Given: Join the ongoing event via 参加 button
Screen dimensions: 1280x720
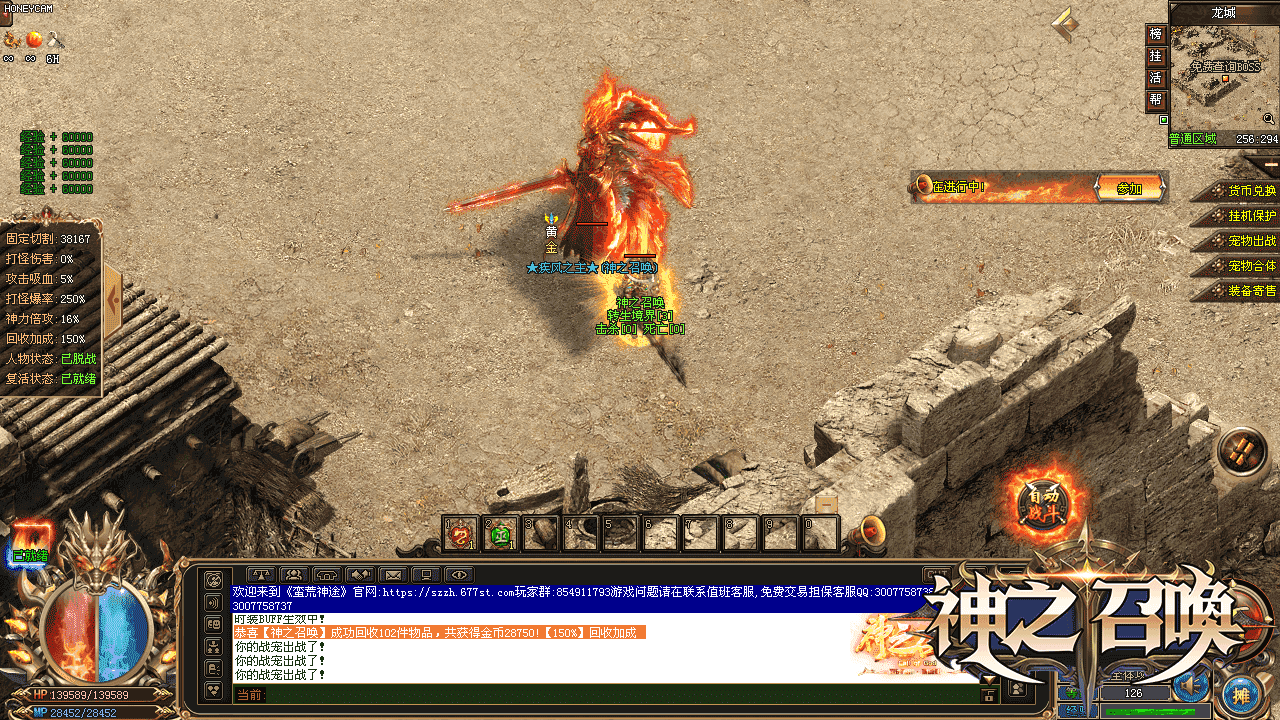Looking at the screenshot, I should (x=1129, y=188).
